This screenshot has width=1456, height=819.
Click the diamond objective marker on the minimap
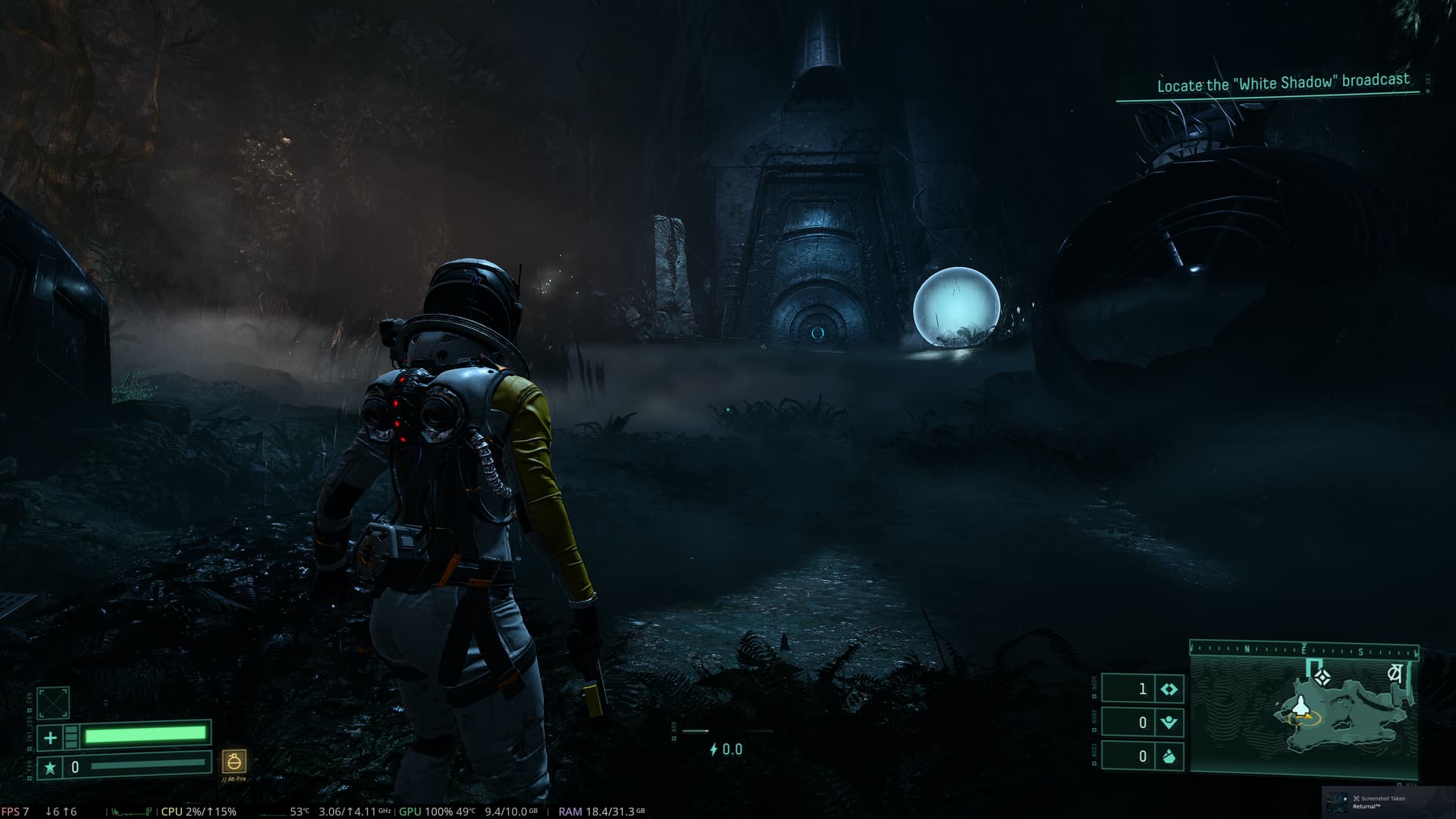click(1323, 677)
